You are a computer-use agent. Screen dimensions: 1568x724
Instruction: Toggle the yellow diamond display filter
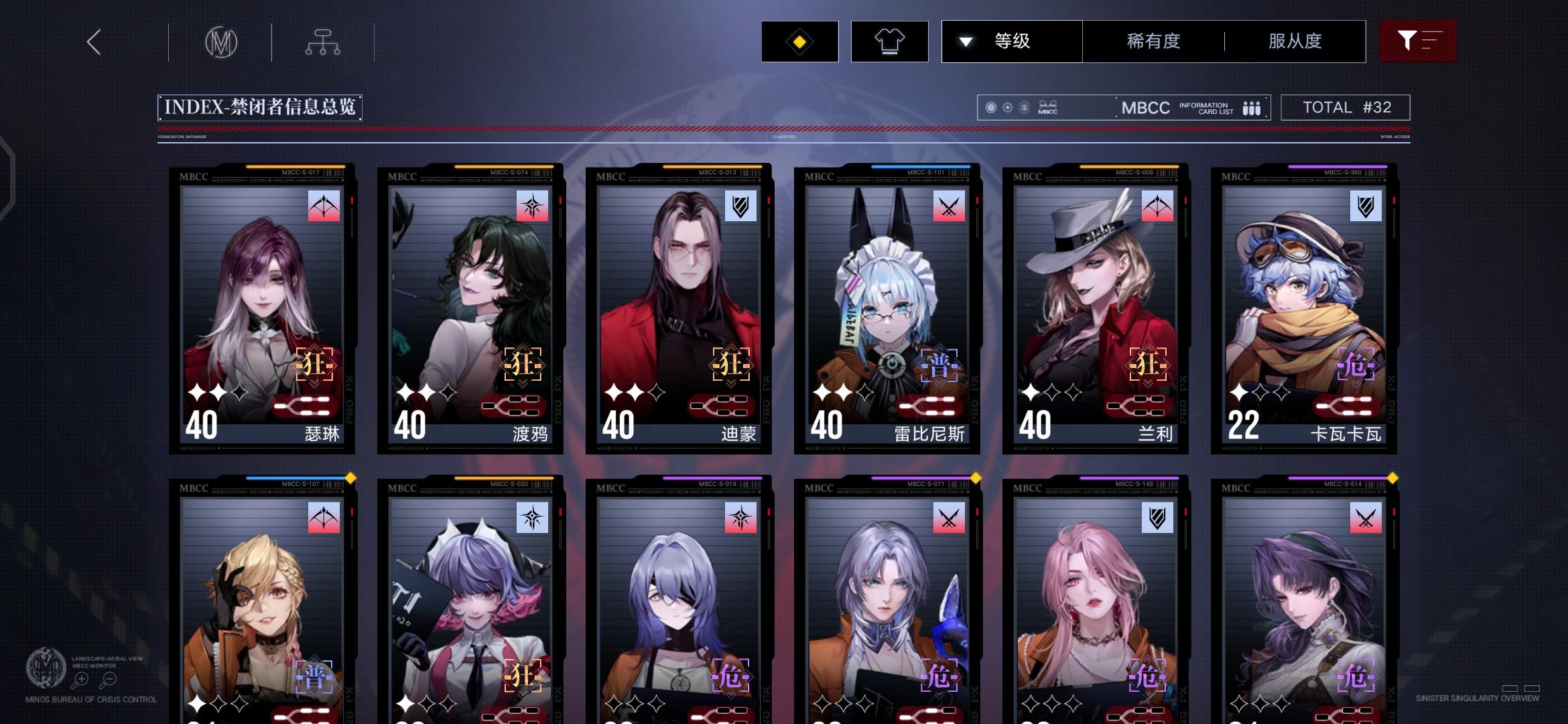click(x=799, y=42)
